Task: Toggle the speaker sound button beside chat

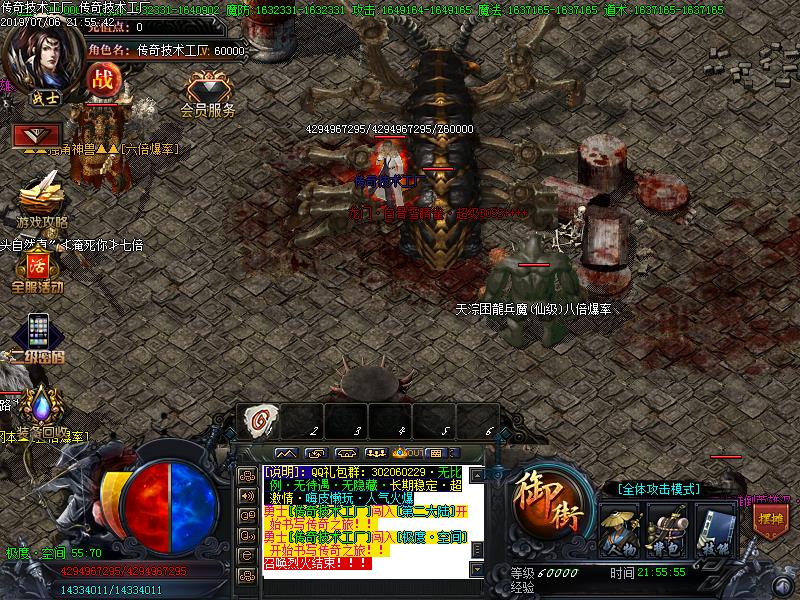Action: click(x=245, y=494)
